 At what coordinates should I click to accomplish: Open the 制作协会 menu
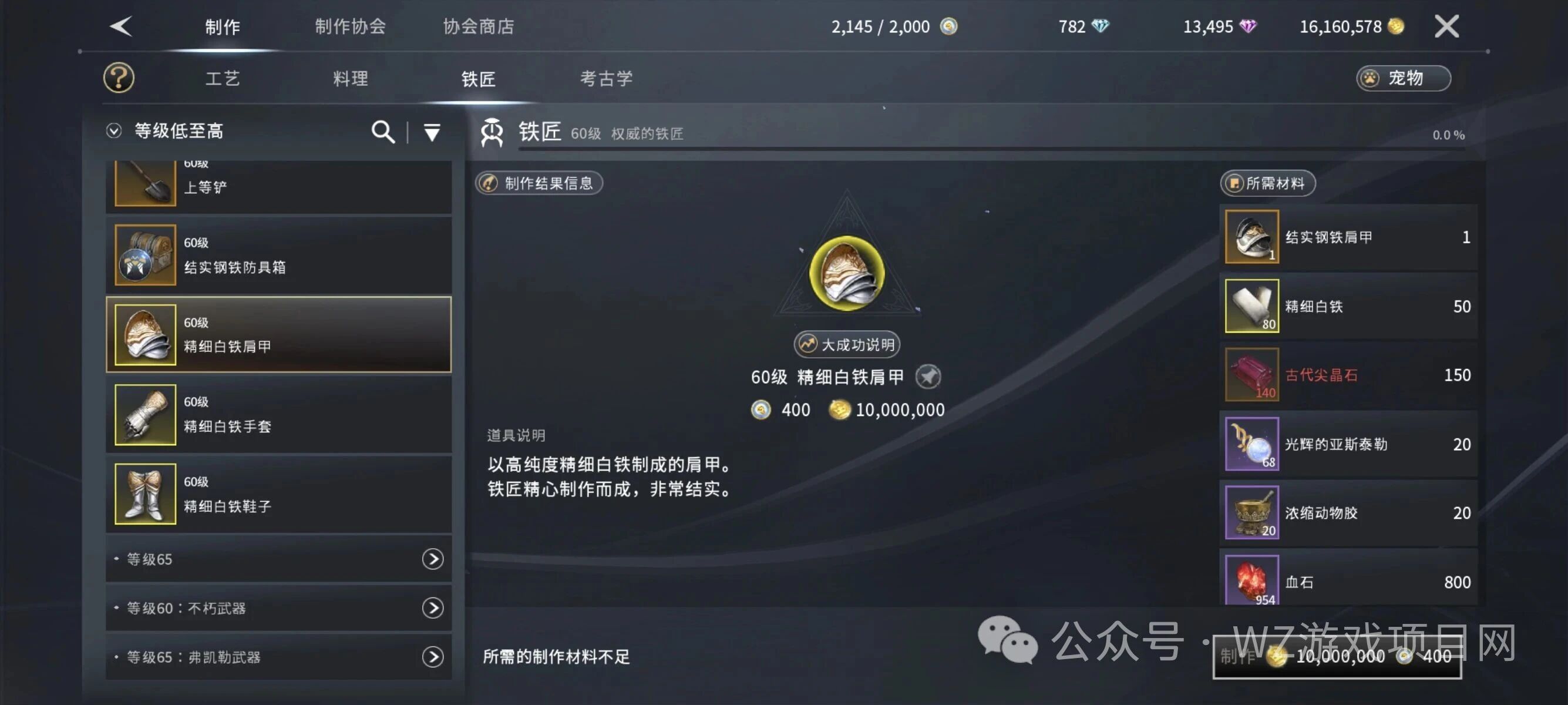350,26
